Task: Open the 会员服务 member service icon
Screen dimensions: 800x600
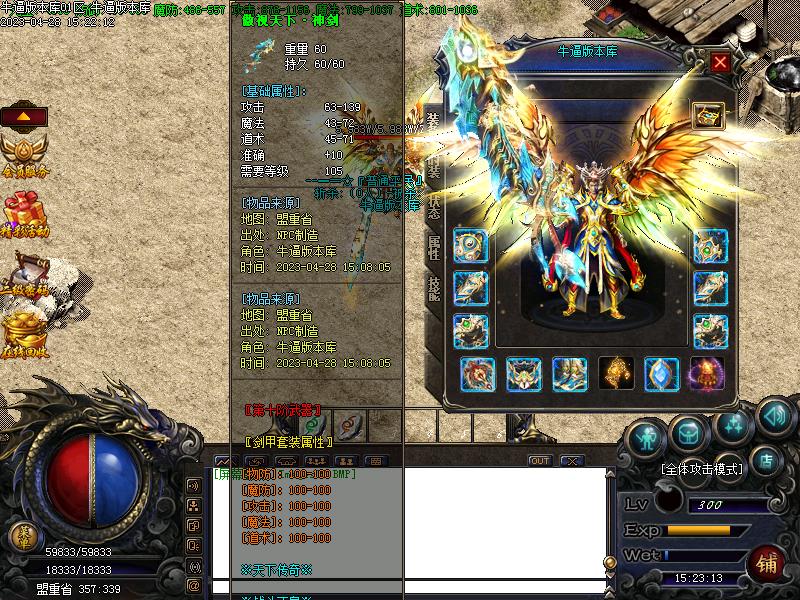Action: pos(24,154)
